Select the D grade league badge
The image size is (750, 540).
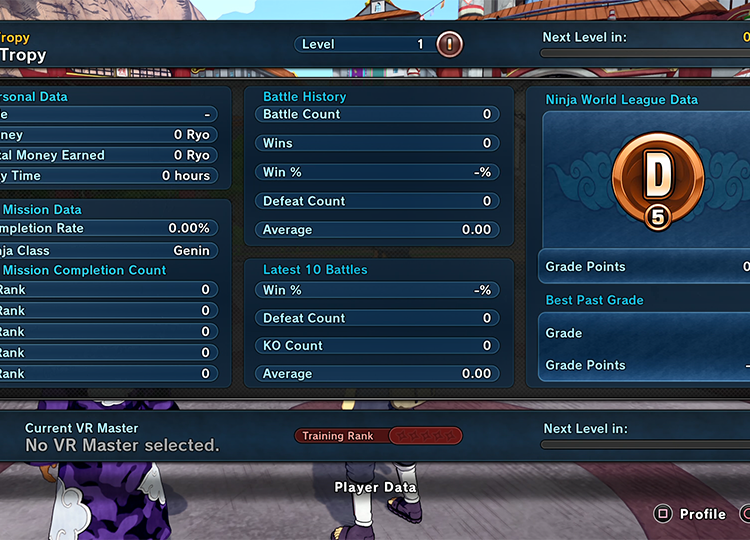[x=657, y=181]
